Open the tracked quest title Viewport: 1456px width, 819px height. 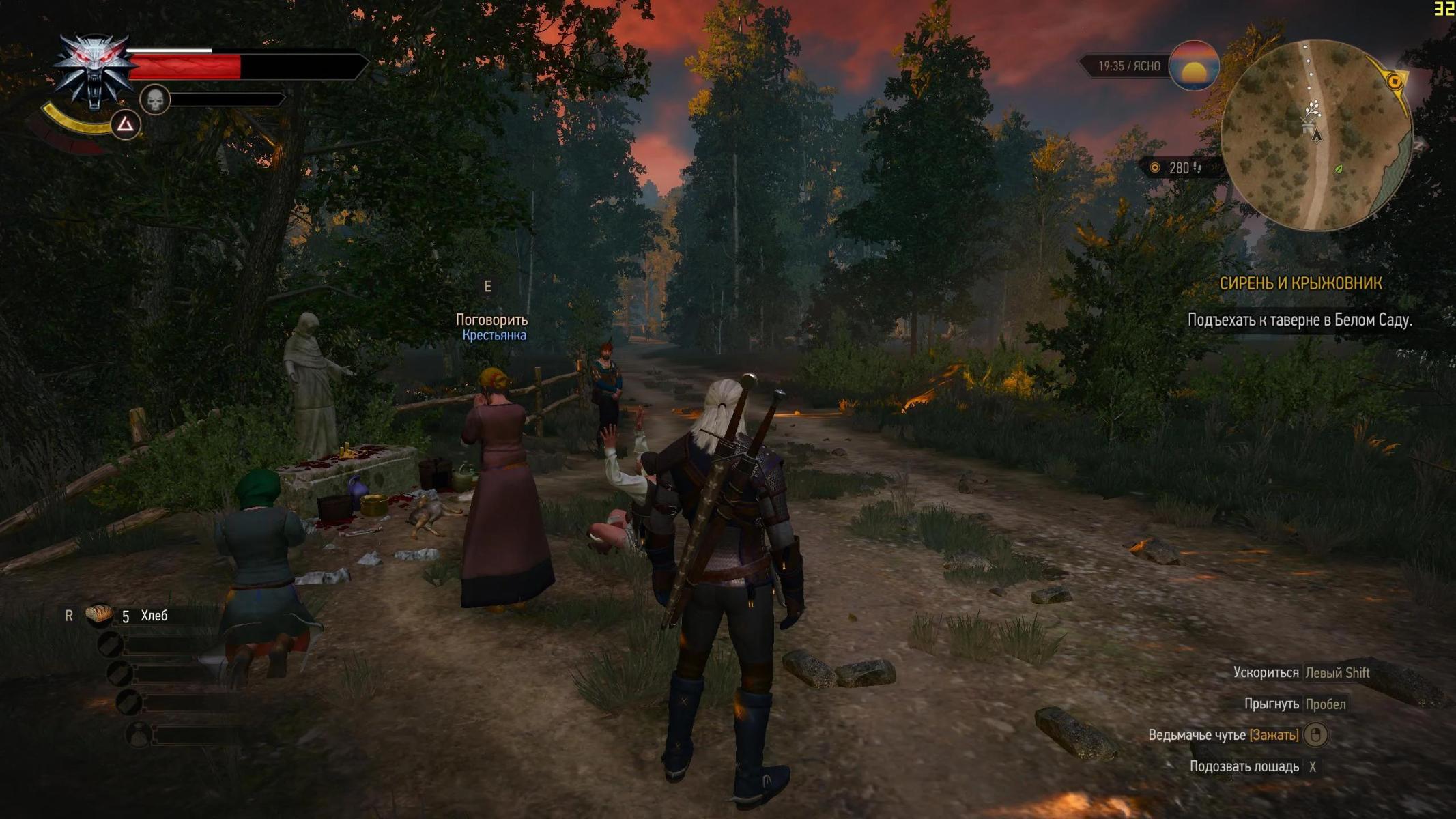(1300, 283)
